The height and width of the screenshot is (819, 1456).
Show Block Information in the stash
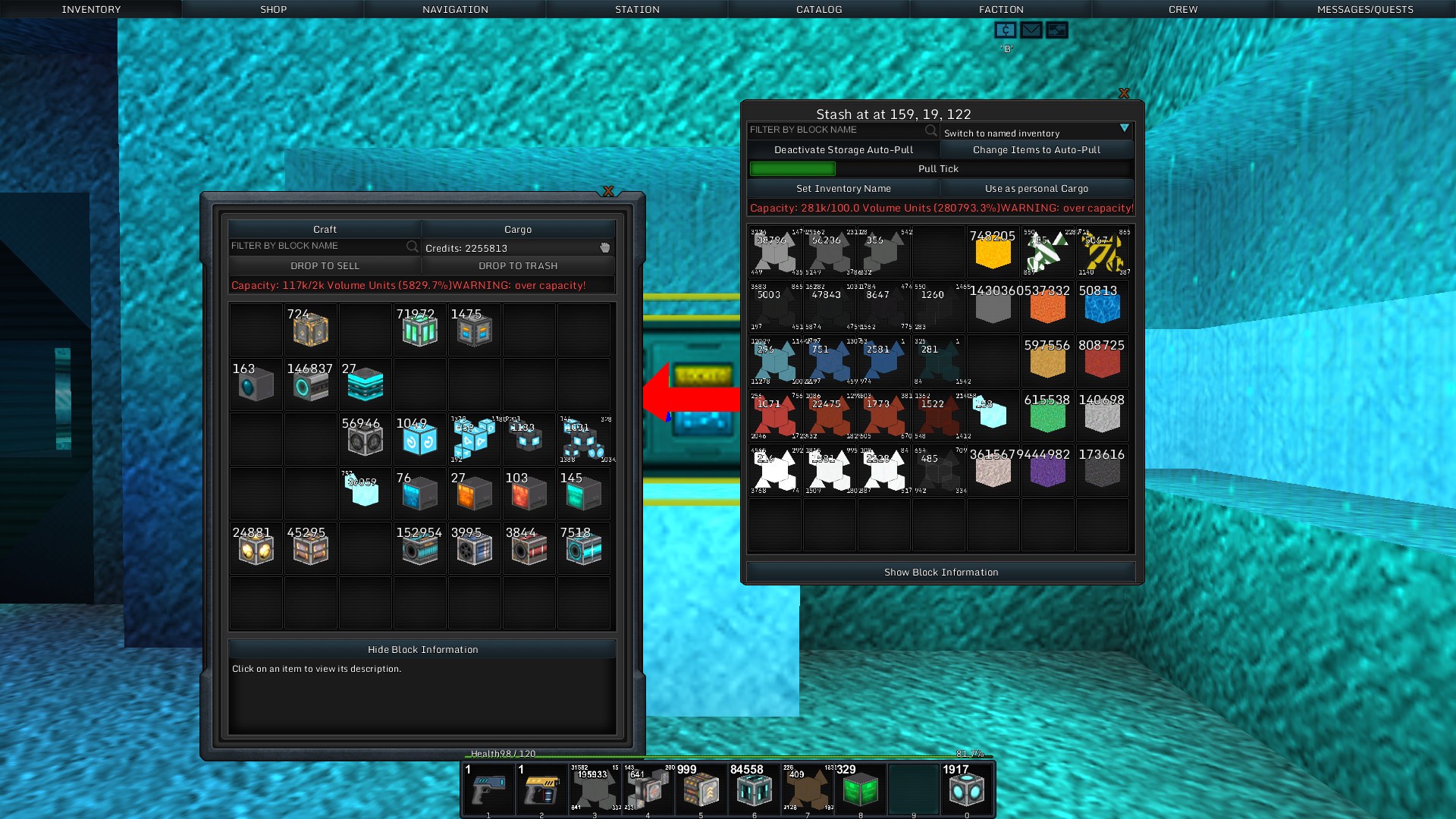coord(941,573)
